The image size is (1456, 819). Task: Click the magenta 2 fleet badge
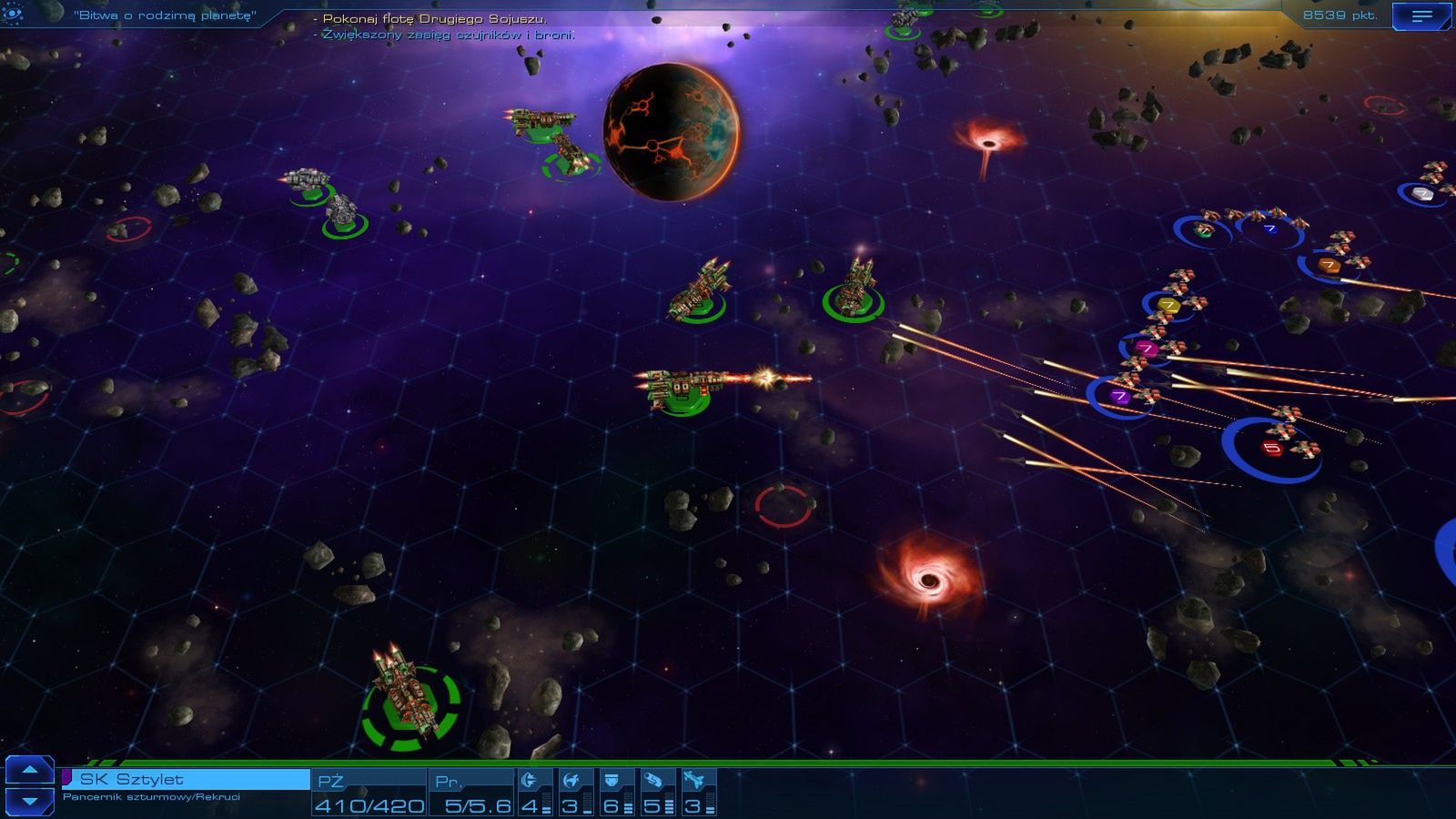pyautogui.click(x=1147, y=348)
